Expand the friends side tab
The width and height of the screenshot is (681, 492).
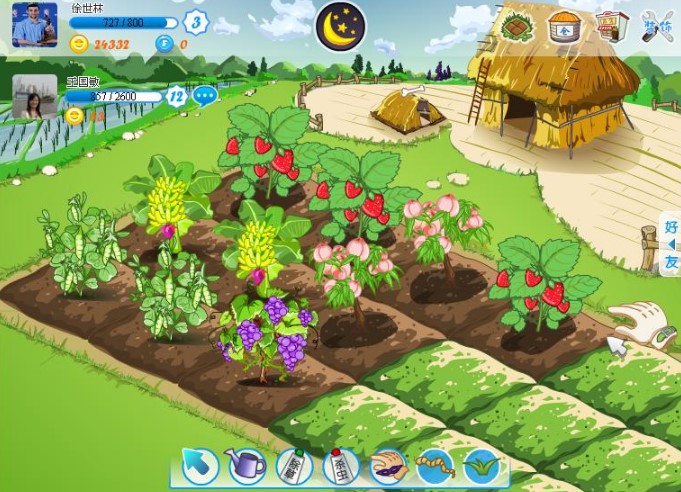(671, 245)
